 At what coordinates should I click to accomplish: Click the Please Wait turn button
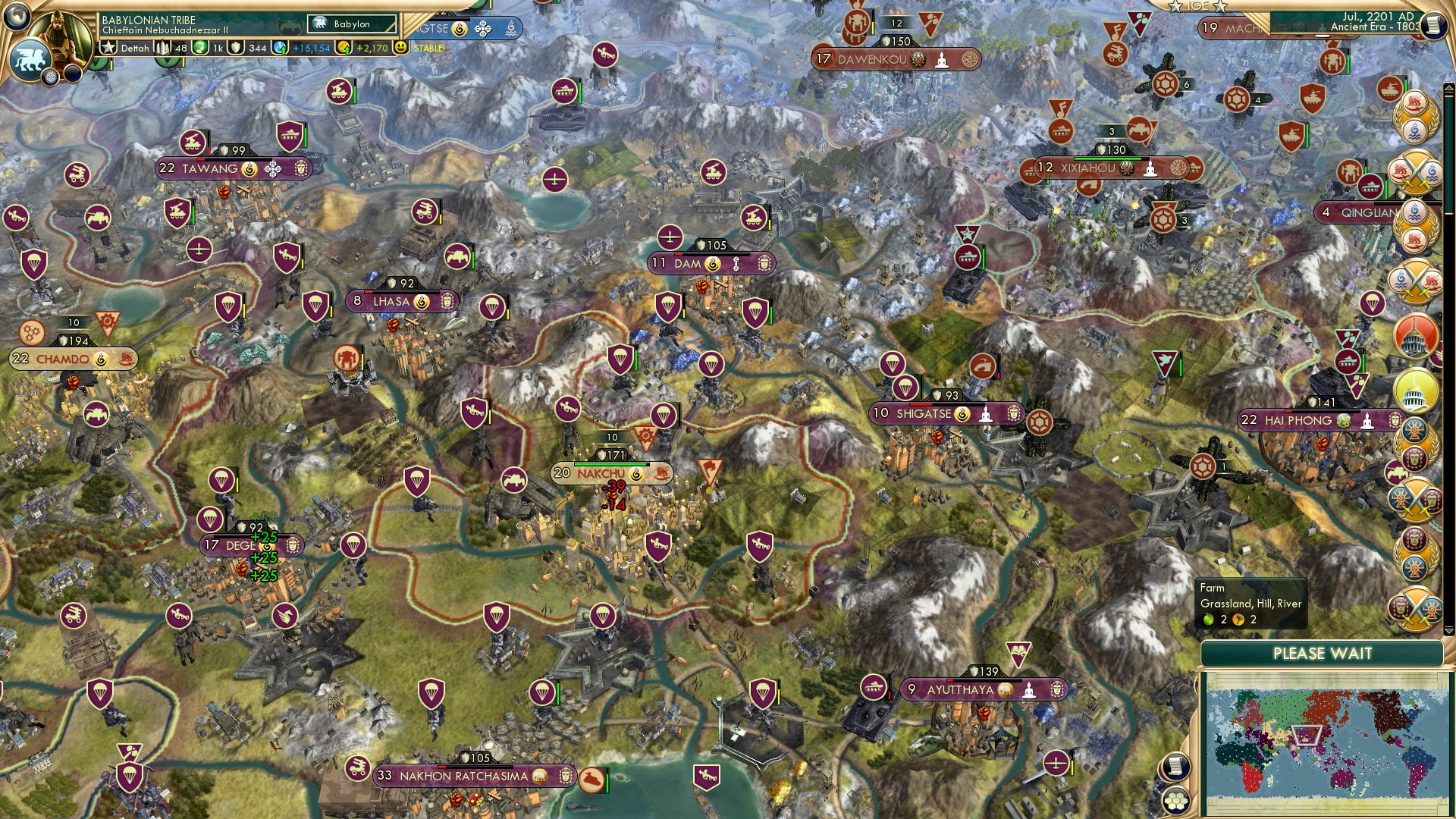pyautogui.click(x=1322, y=654)
